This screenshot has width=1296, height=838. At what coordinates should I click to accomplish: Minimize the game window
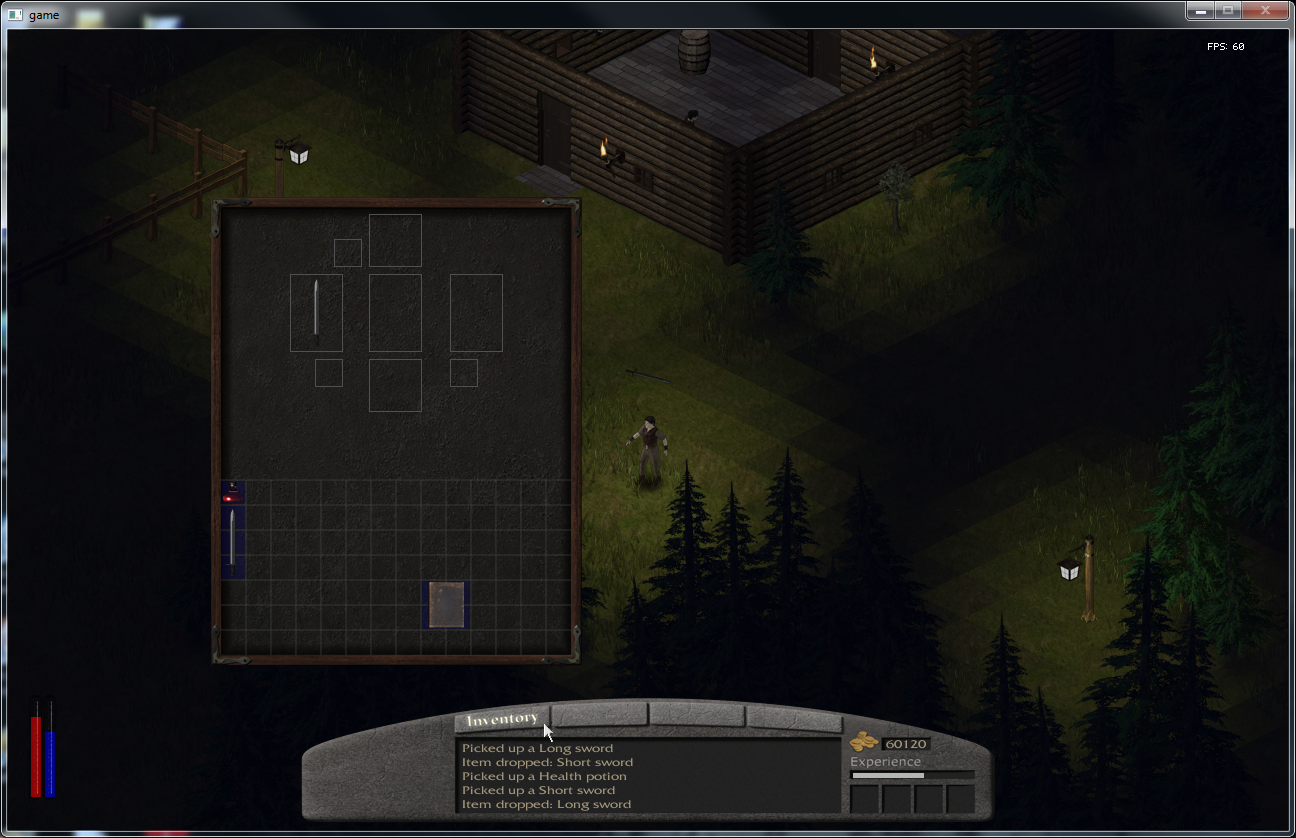[x=1200, y=10]
